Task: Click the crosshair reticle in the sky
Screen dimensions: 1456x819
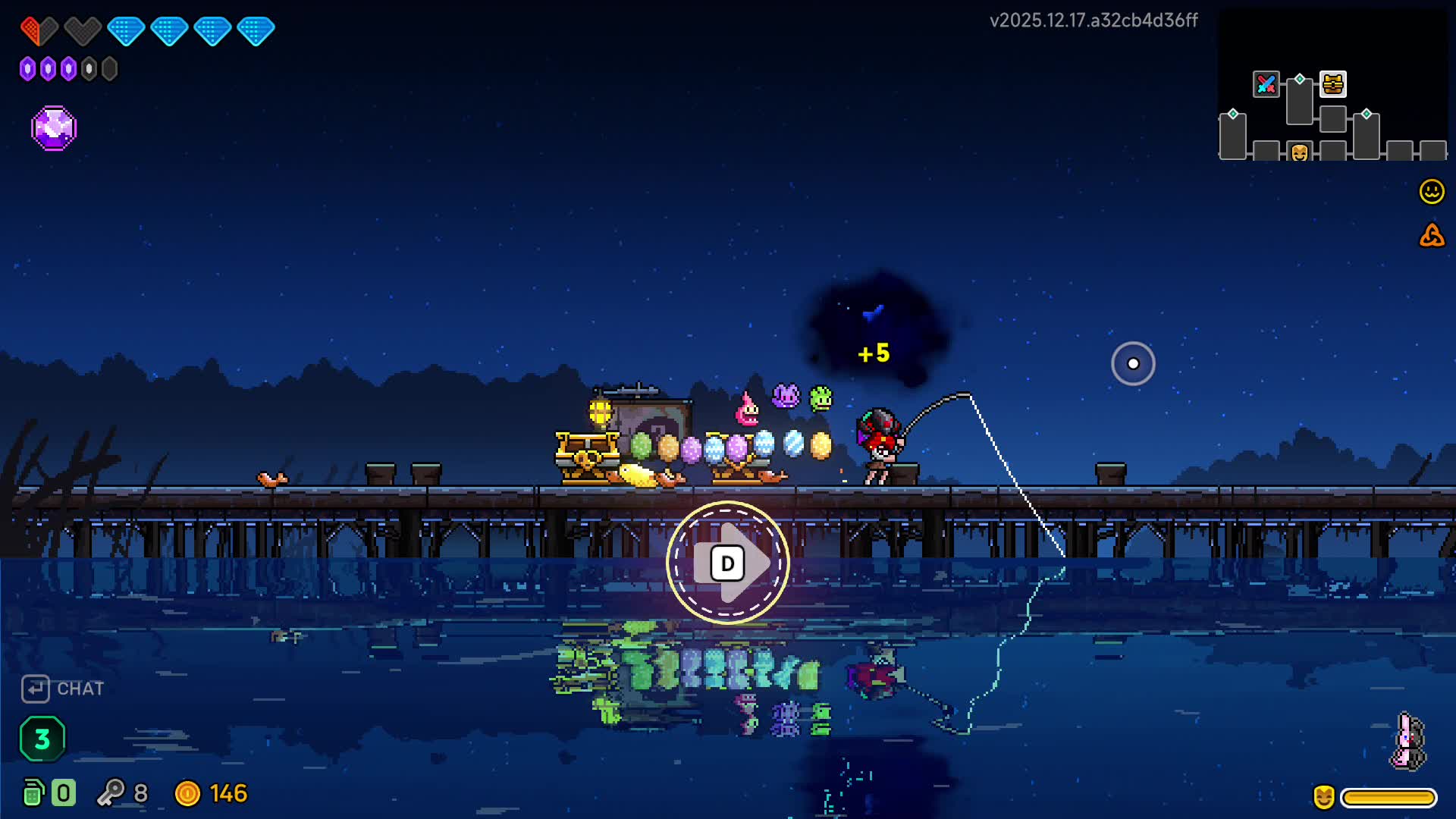Action: (1133, 363)
